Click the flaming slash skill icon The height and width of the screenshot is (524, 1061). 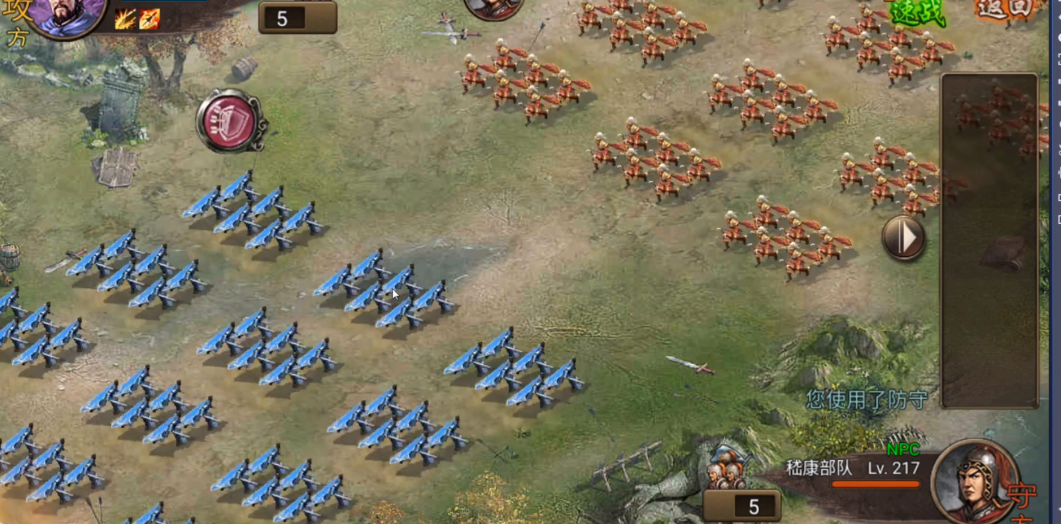125,19
